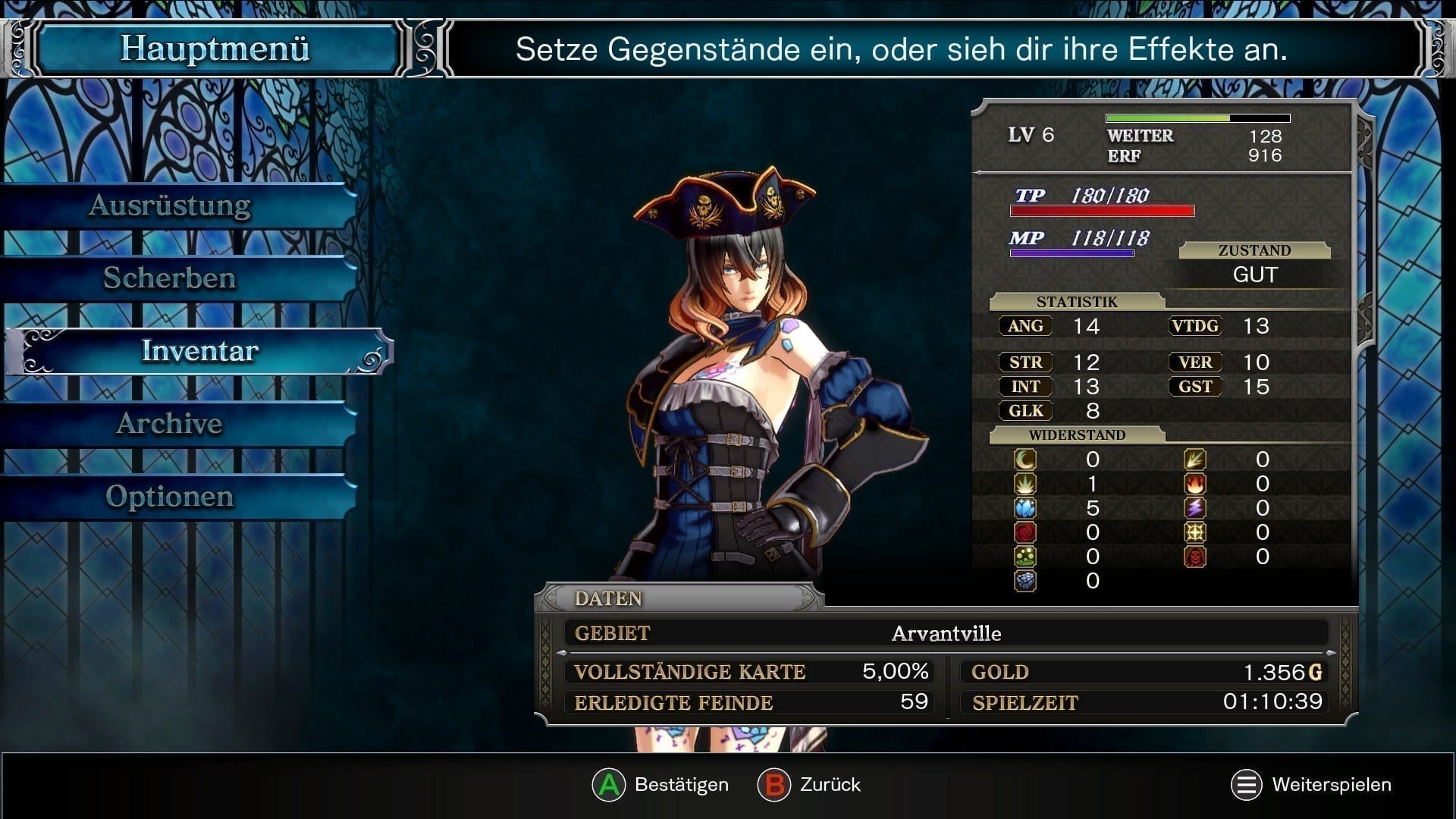Select the Scherben menu entry

pyautogui.click(x=170, y=278)
